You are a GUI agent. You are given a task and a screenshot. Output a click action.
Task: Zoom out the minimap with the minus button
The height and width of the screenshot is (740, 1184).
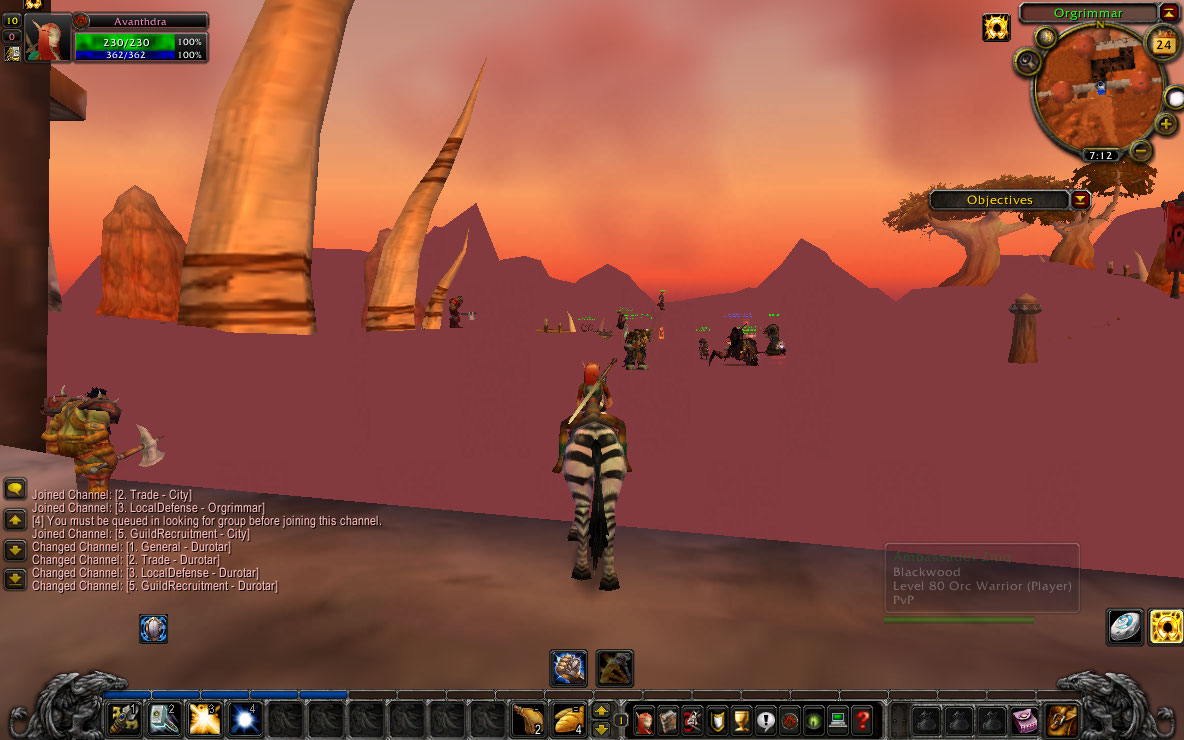[x=1141, y=151]
